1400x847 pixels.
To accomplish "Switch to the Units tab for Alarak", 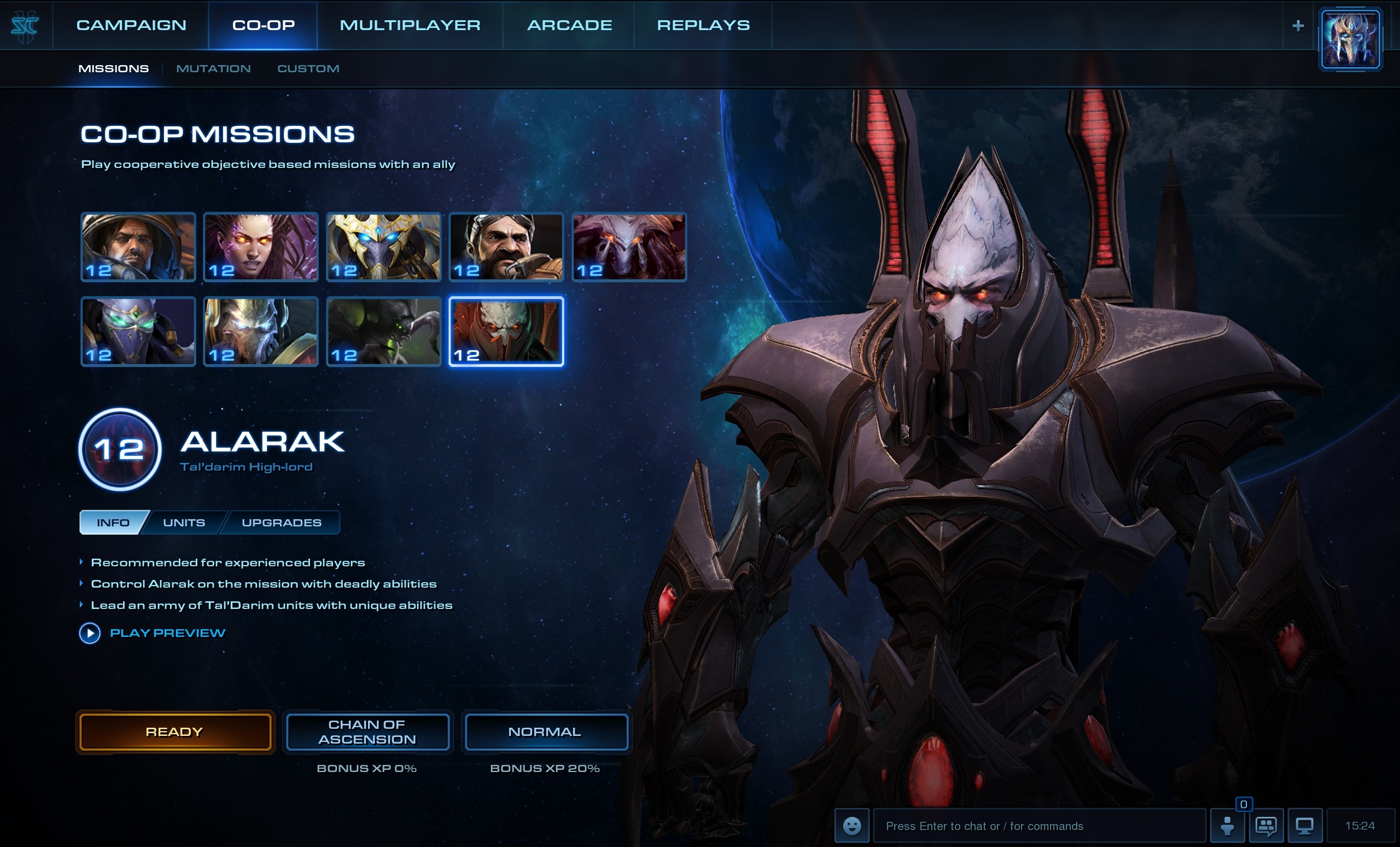I will click(184, 522).
